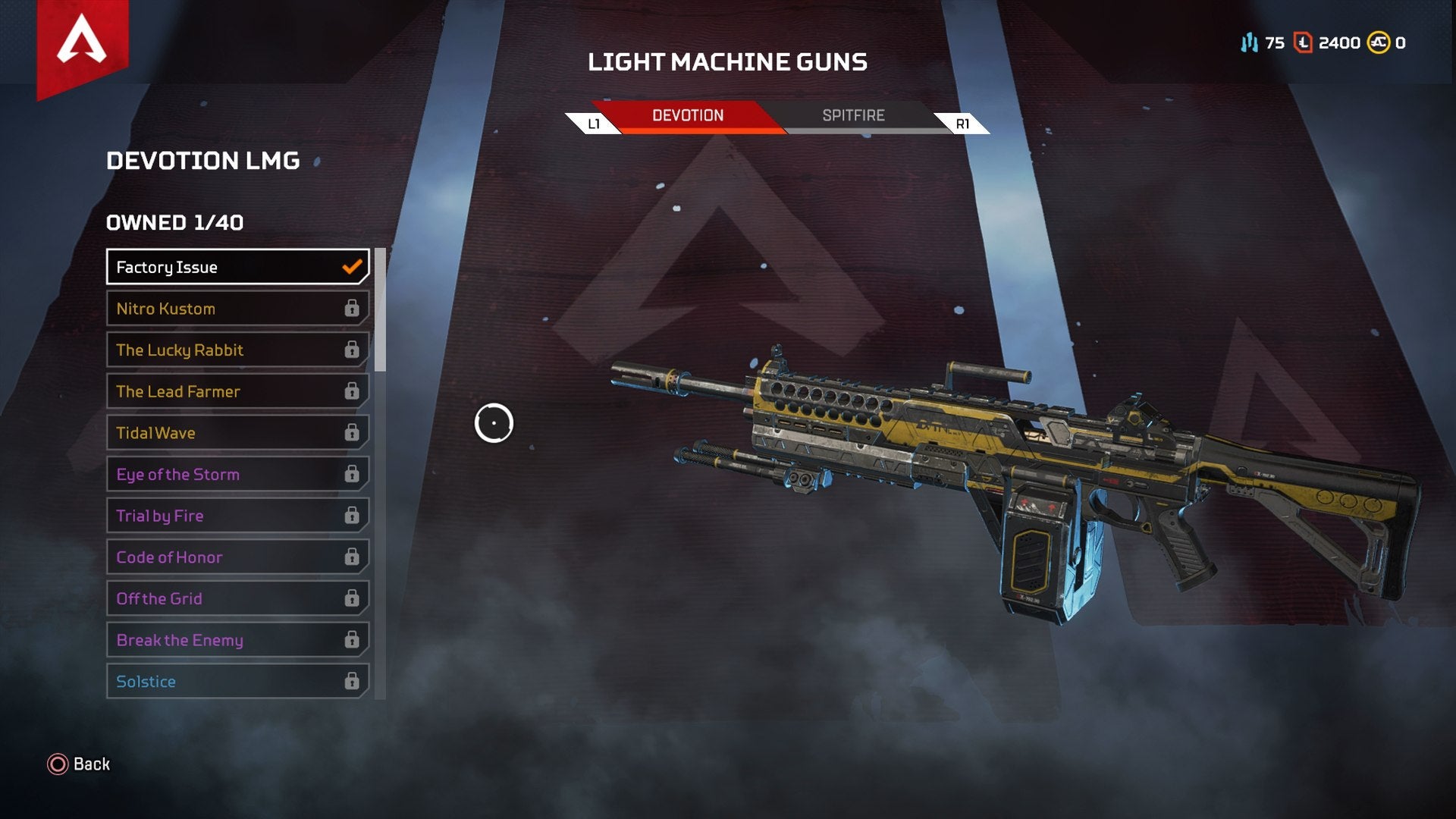Select the Devotion tab
1456x819 pixels.
[x=689, y=115]
